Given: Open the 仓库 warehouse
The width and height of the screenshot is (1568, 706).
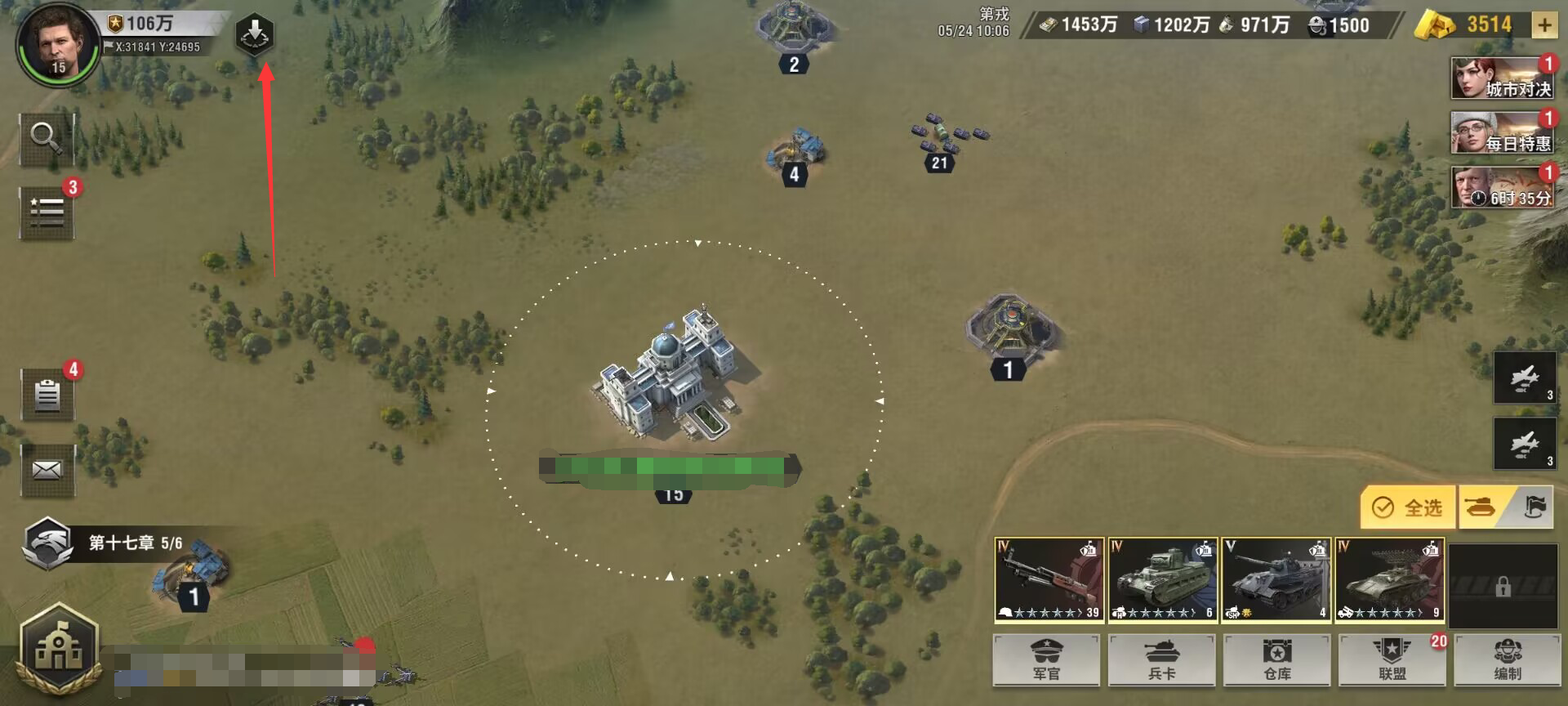Looking at the screenshot, I should click(x=1276, y=659).
